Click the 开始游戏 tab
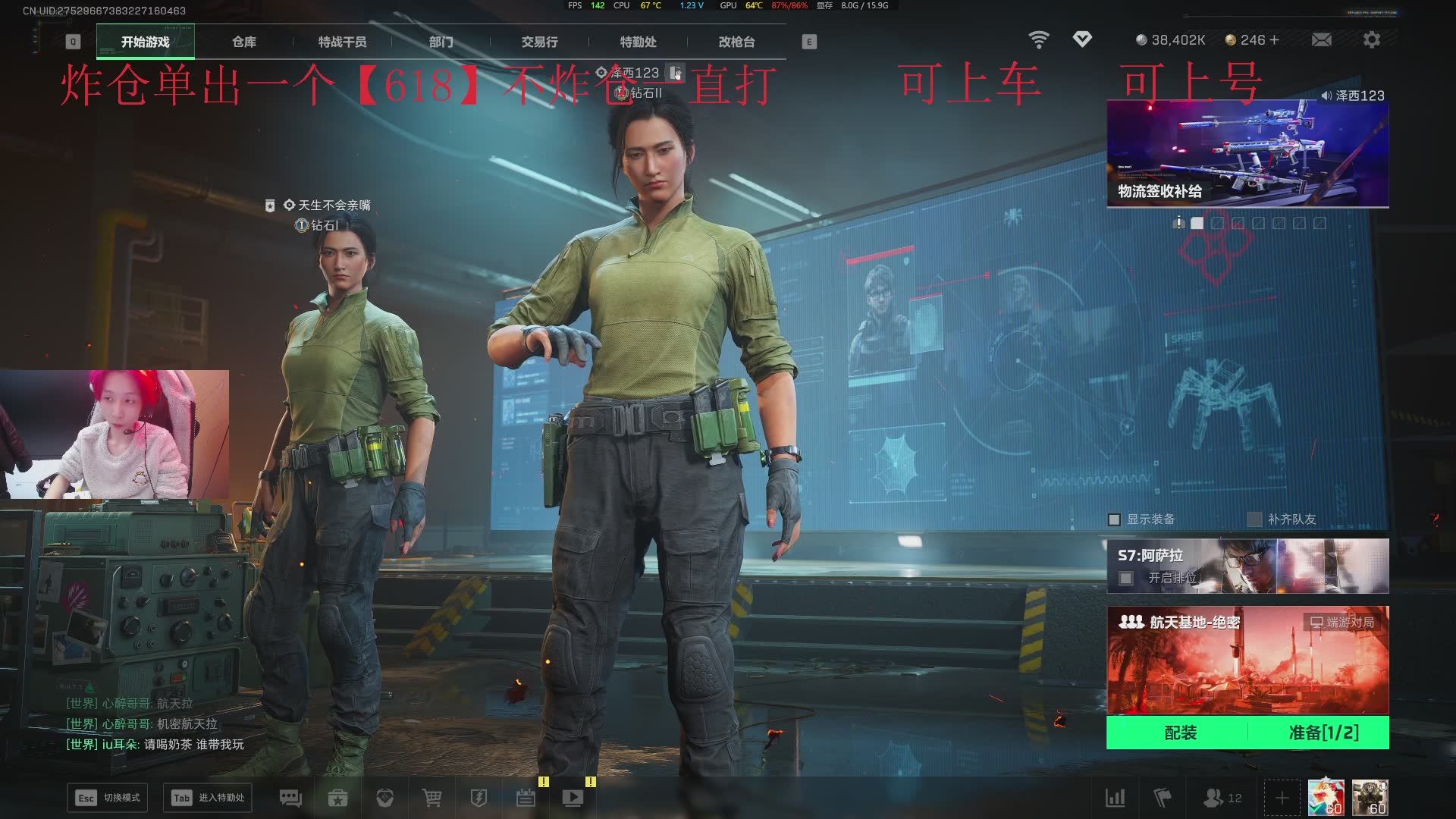Image resolution: width=1456 pixels, height=819 pixels. tap(146, 42)
